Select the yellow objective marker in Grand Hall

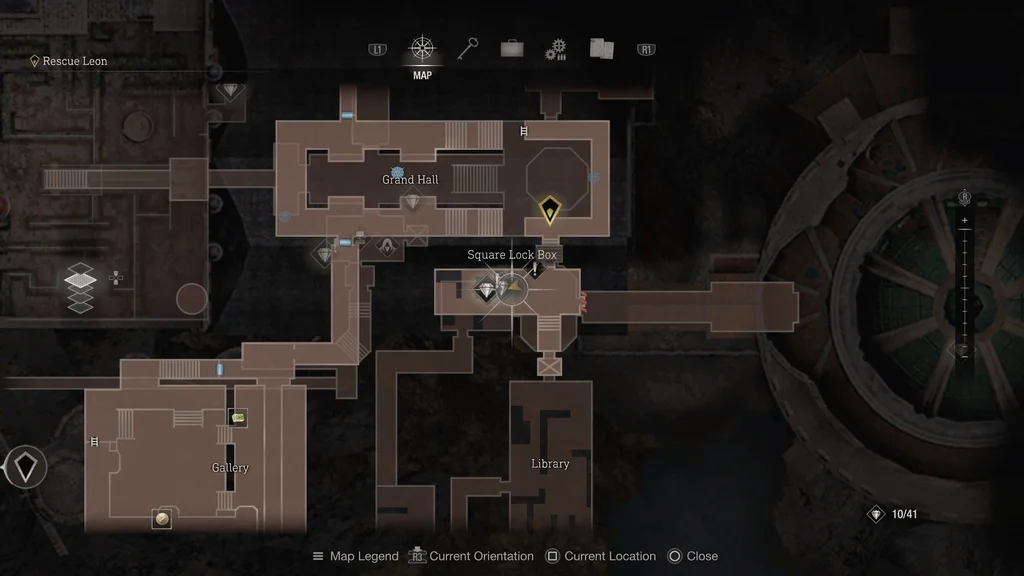click(x=549, y=210)
